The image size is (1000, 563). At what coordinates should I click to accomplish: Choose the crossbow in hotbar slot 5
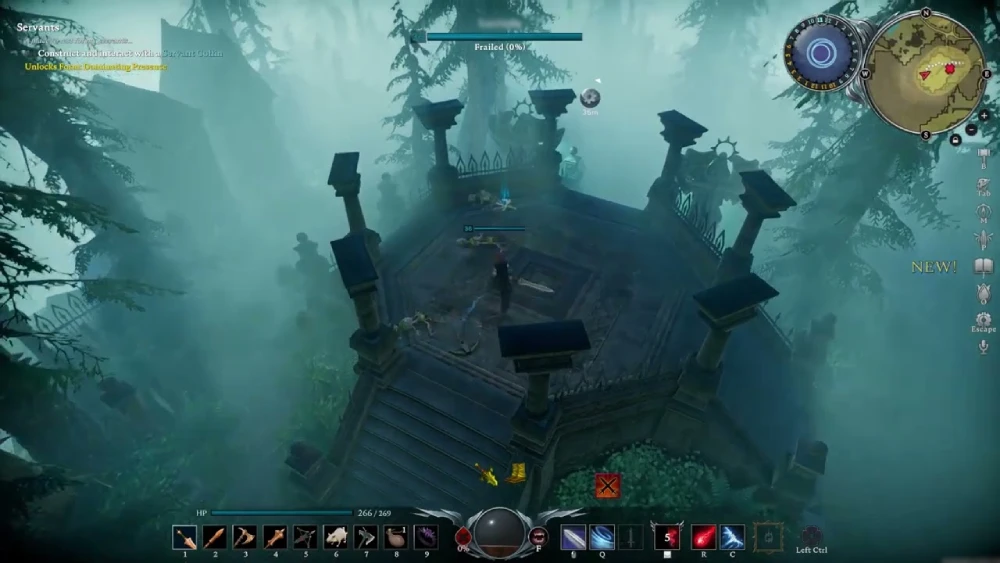click(305, 538)
